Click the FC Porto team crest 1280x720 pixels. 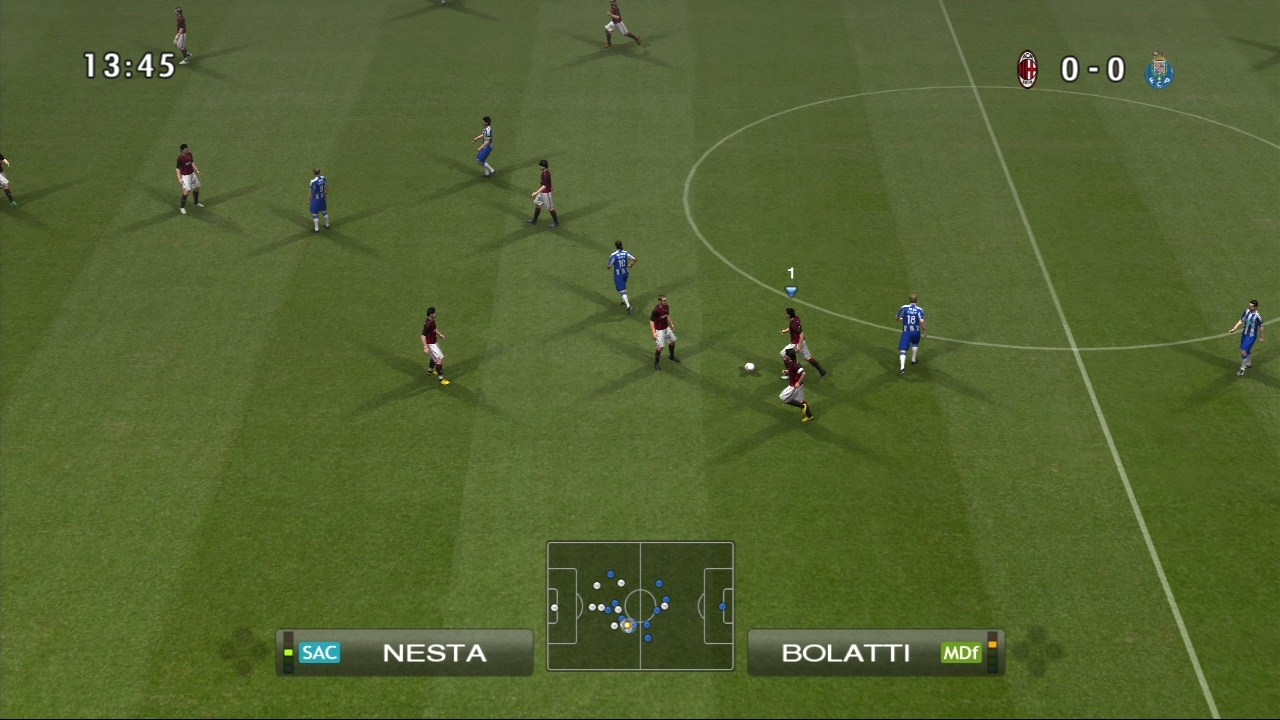(x=1159, y=70)
